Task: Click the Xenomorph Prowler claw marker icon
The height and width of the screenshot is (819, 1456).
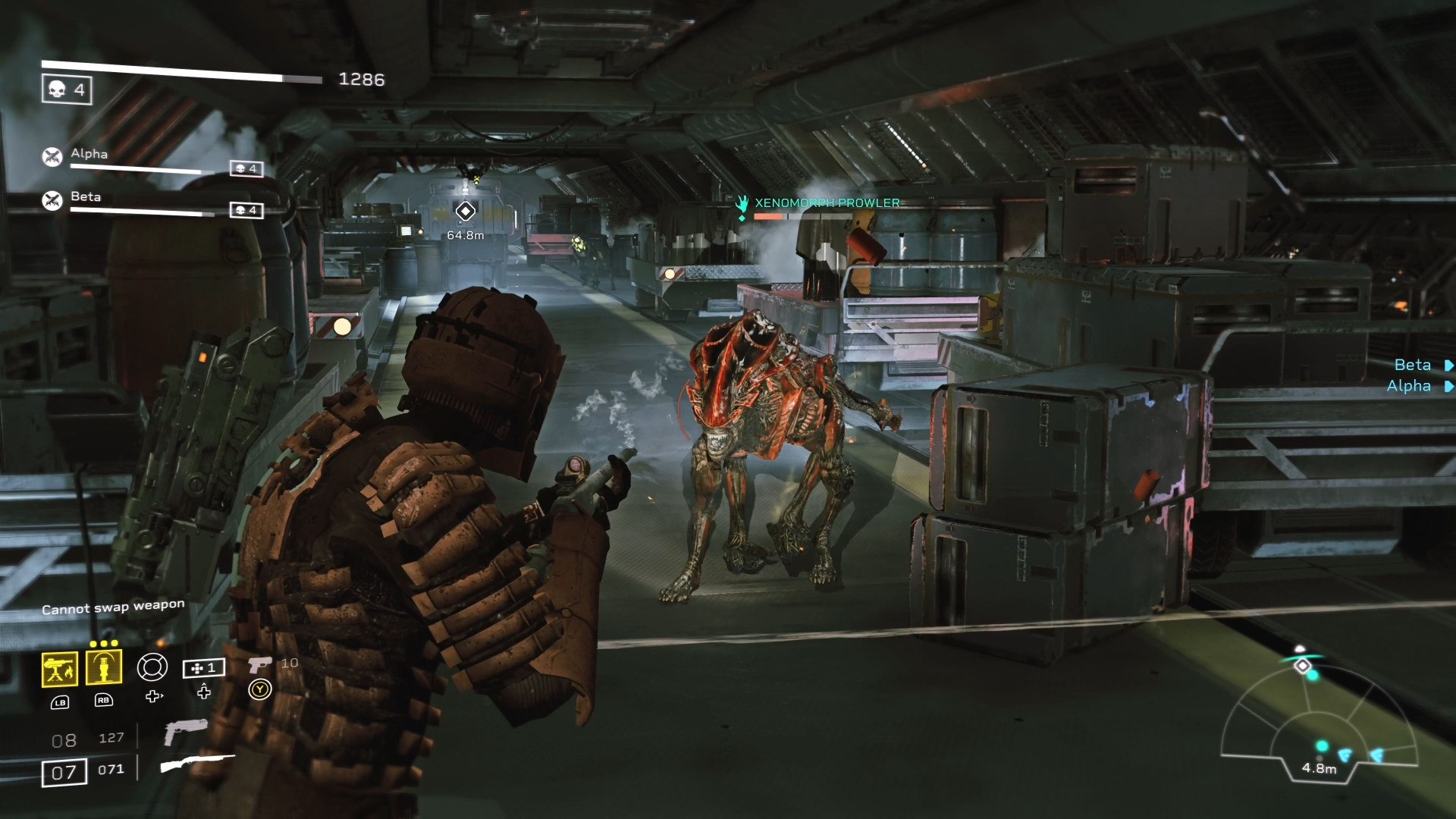Action: pyautogui.click(x=741, y=202)
